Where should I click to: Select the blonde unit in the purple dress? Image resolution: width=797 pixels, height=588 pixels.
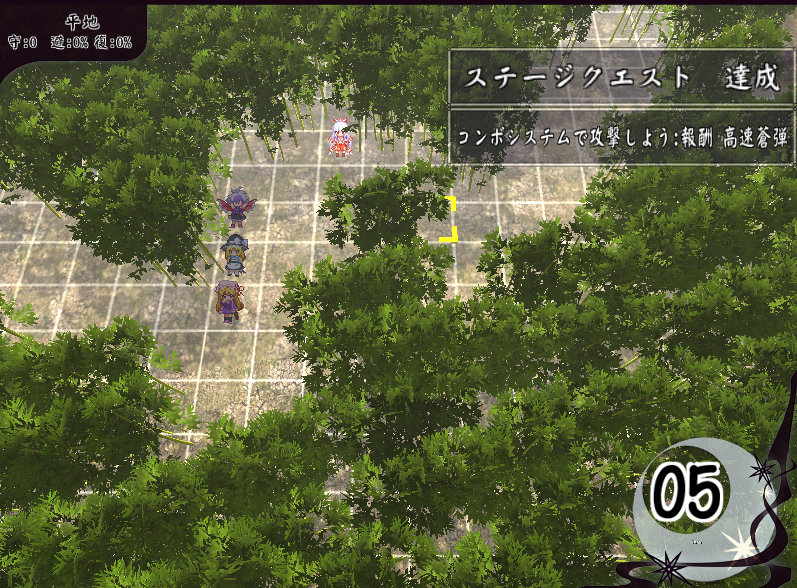(x=228, y=300)
